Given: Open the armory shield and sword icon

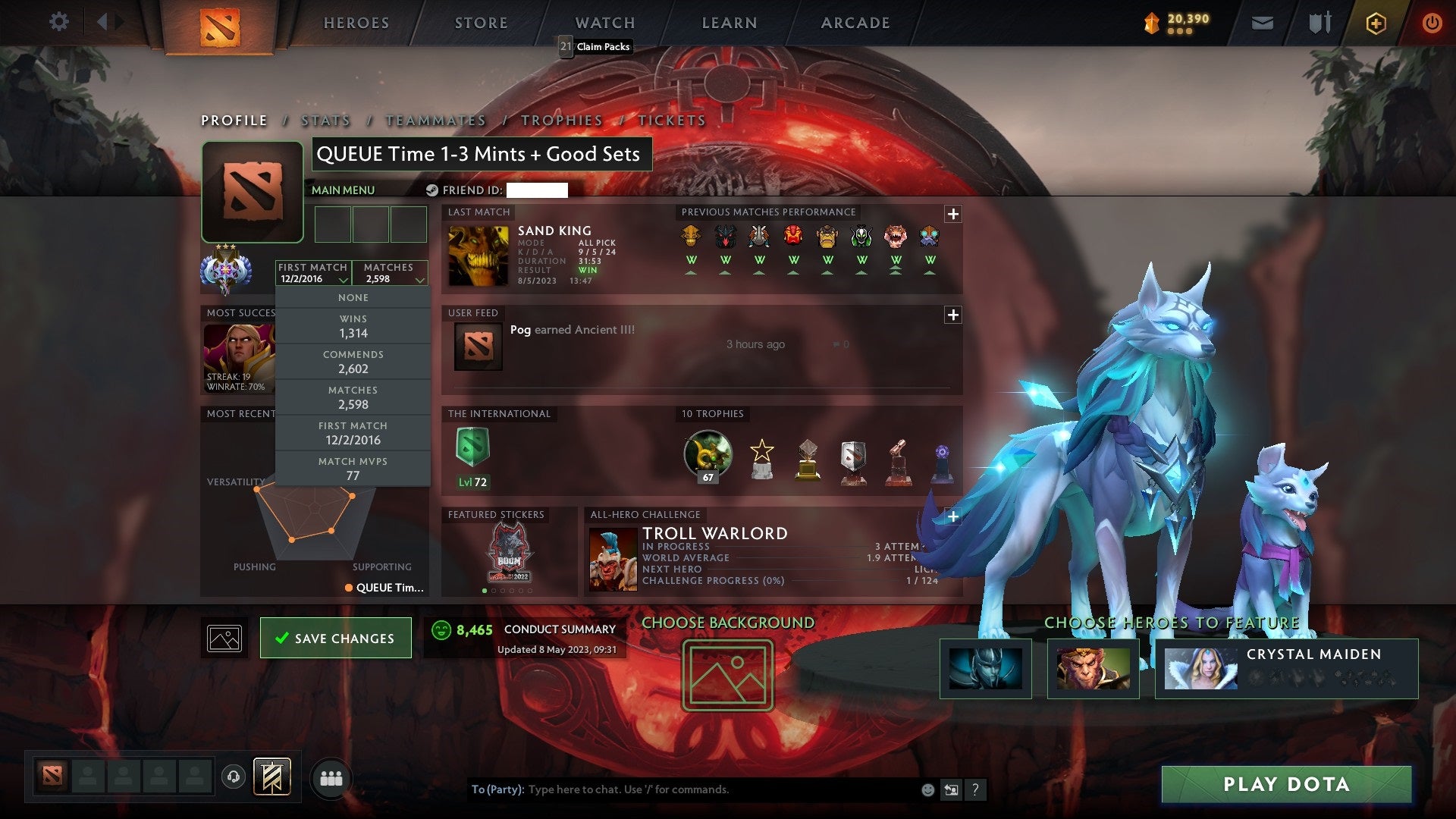Looking at the screenshot, I should [x=1319, y=22].
